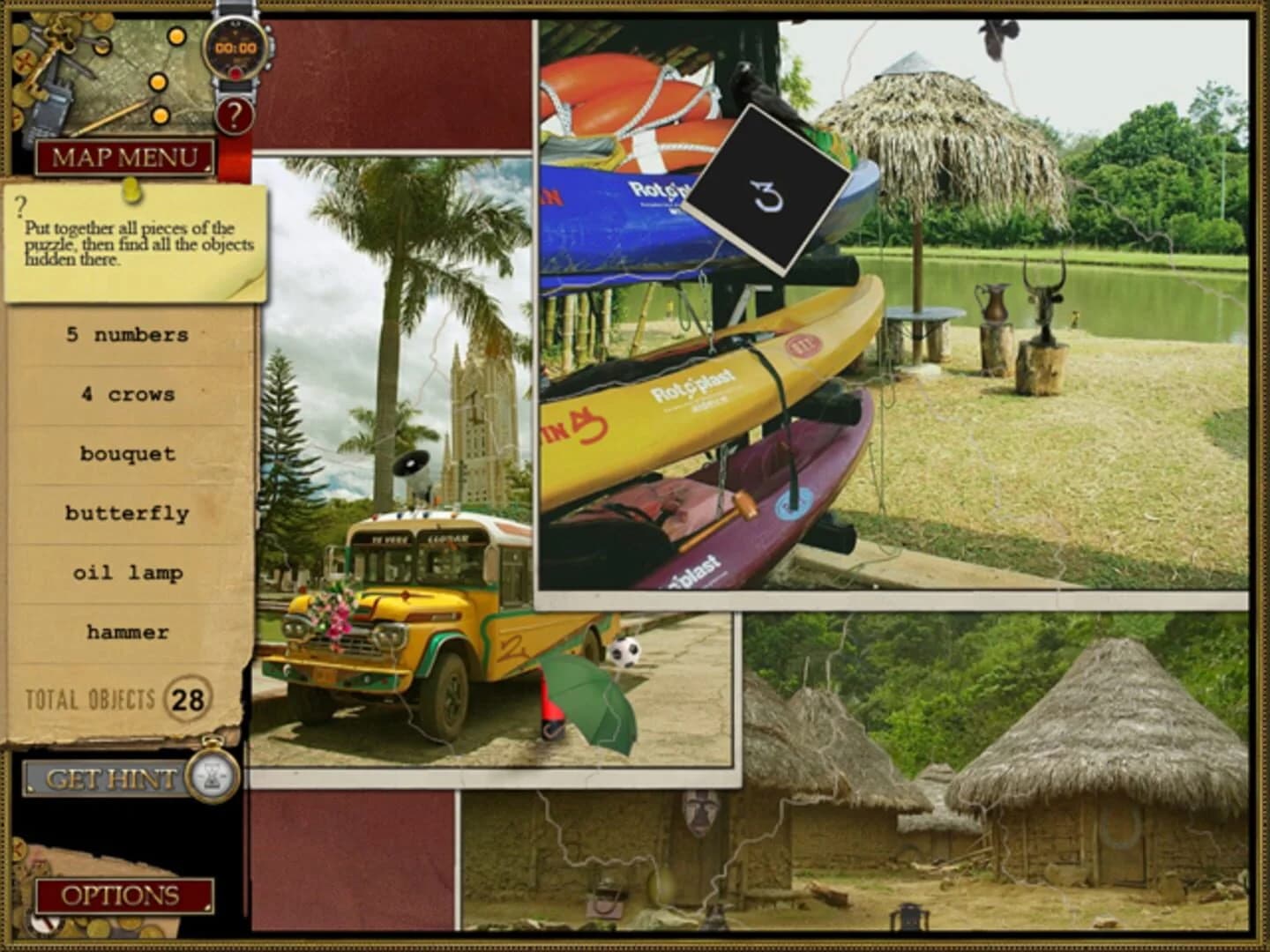Select the middle yellow map marker
The height and width of the screenshot is (952, 1270).
[159, 84]
